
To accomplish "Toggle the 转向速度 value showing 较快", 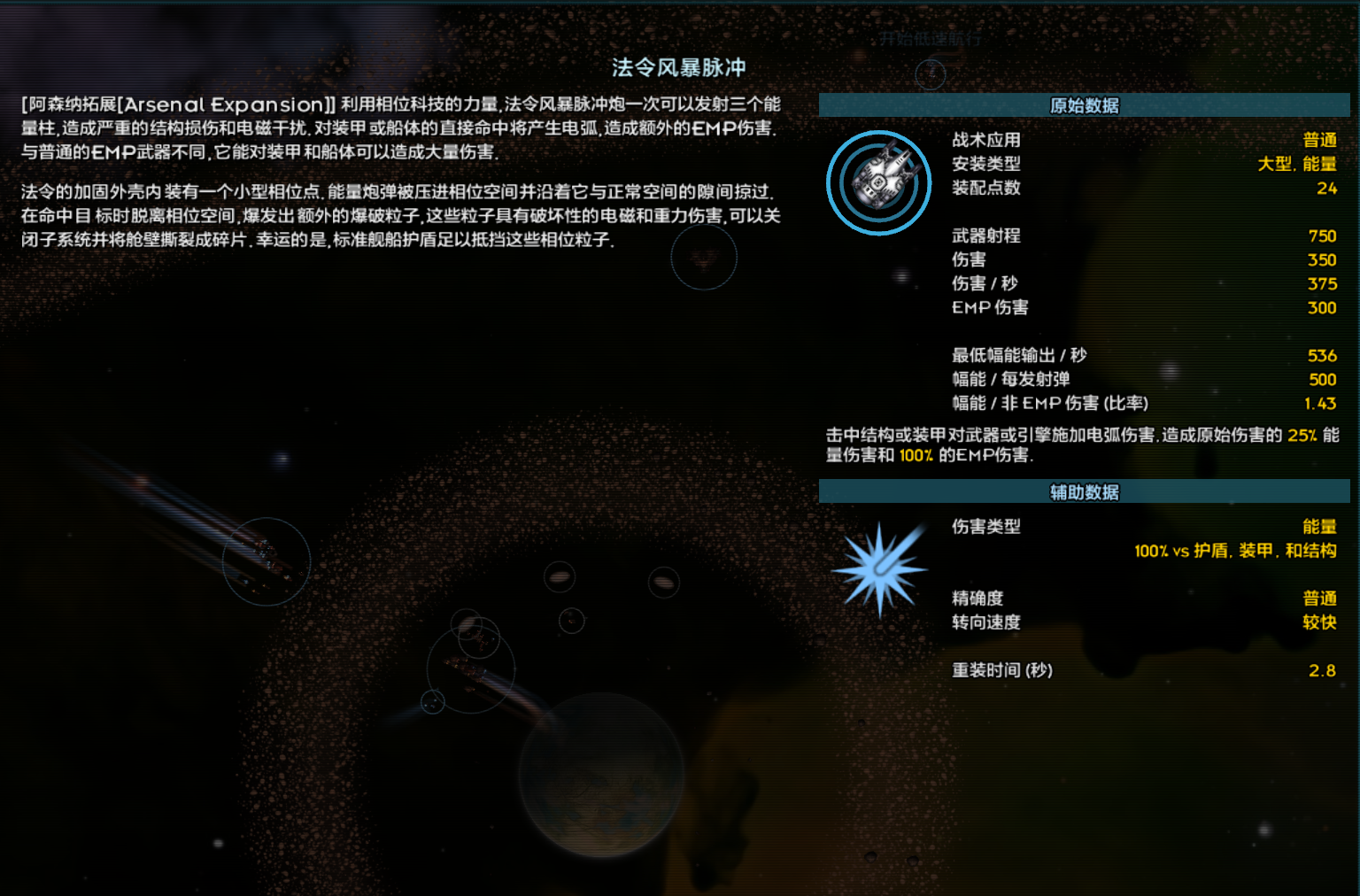I will (x=1318, y=622).
